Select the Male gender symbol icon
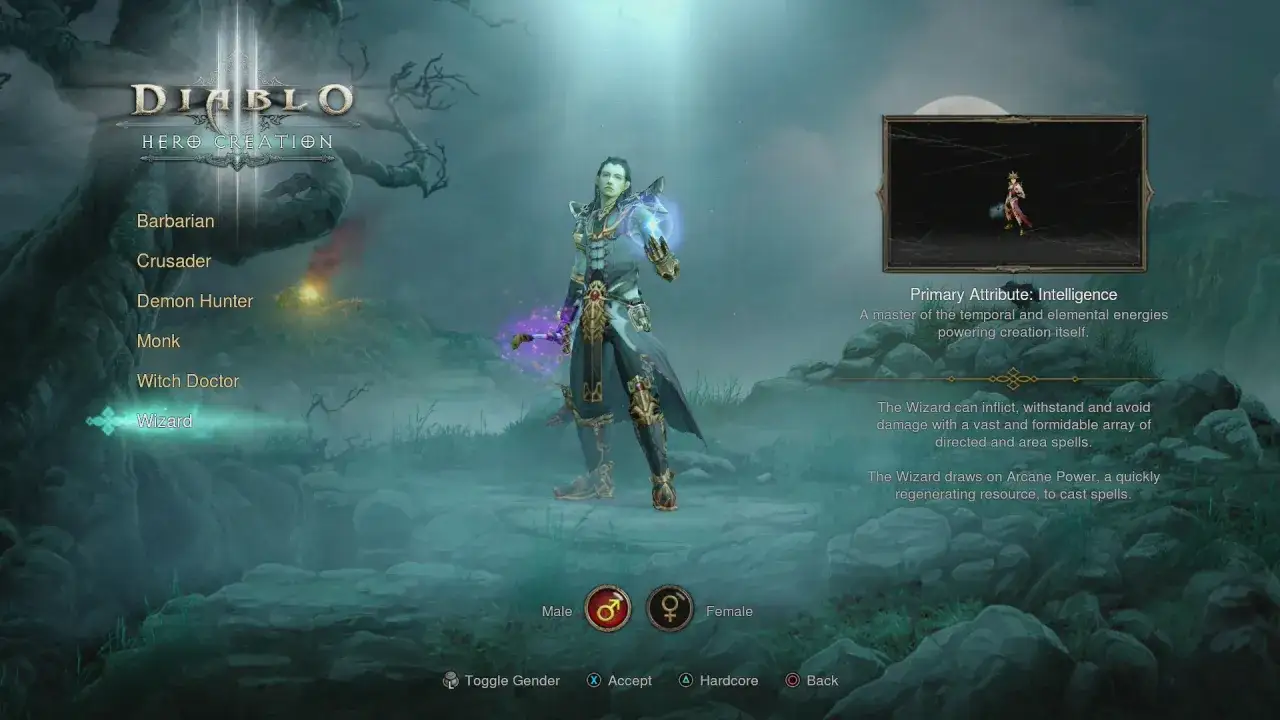This screenshot has height=720, width=1280. click(x=608, y=609)
